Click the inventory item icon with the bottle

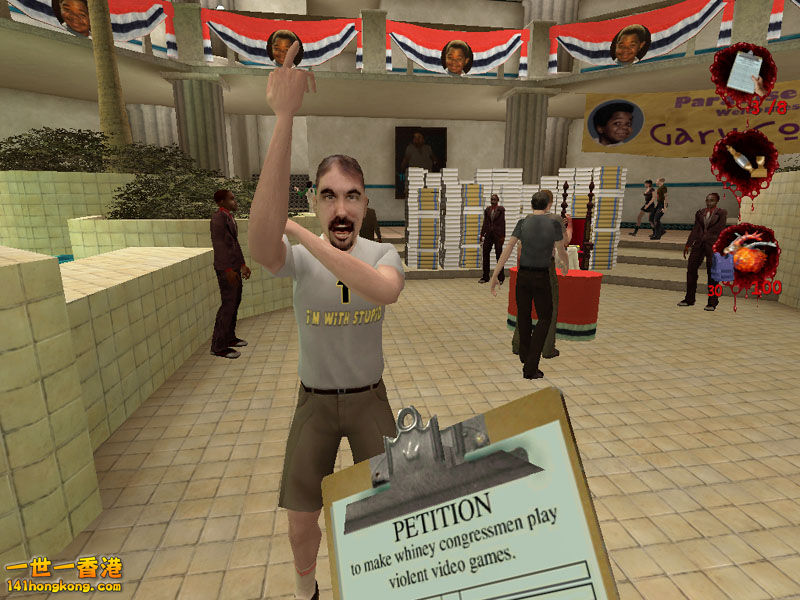744,163
